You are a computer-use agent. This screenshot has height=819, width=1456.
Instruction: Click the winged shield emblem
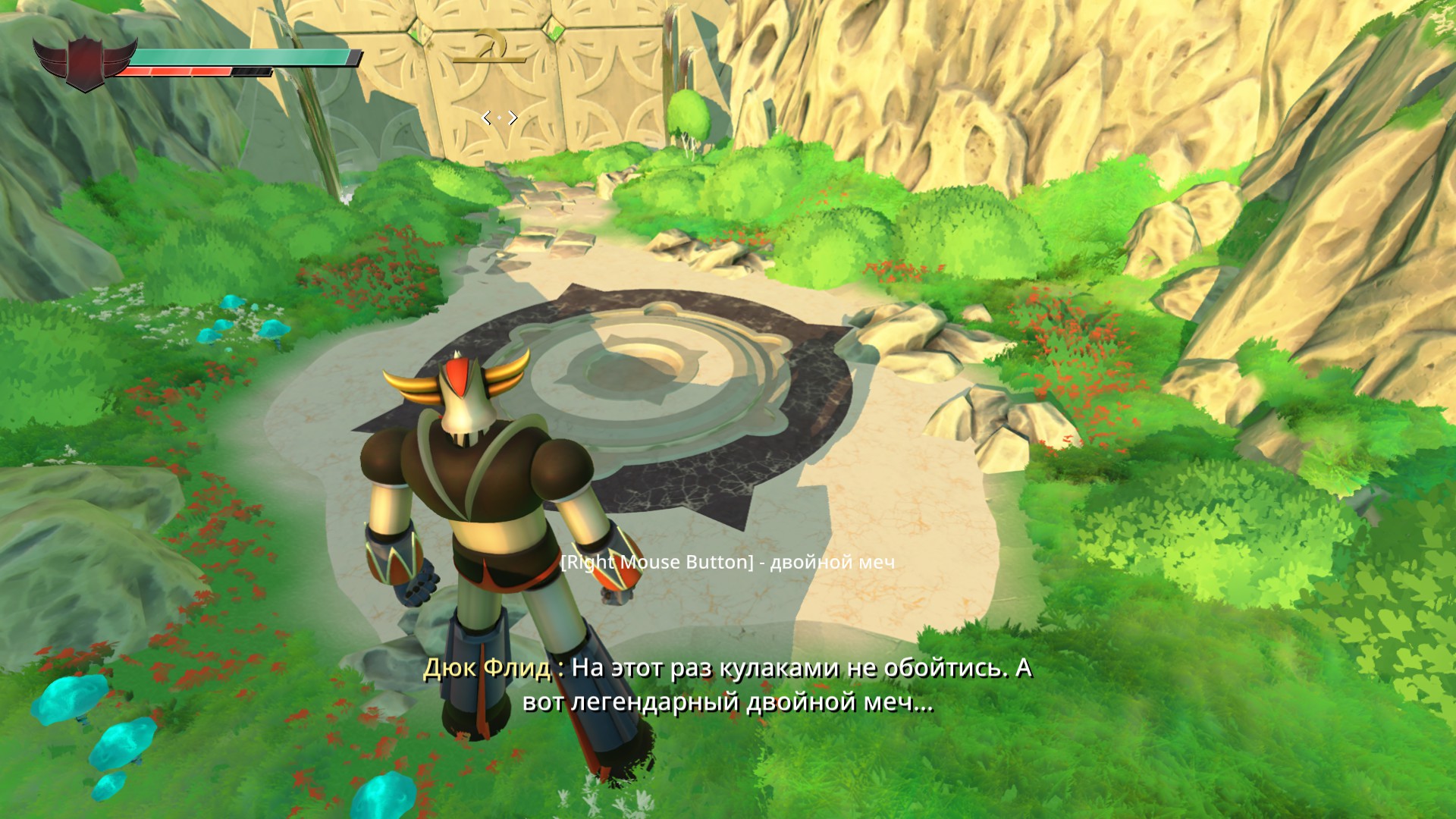pyautogui.click(x=85, y=62)
